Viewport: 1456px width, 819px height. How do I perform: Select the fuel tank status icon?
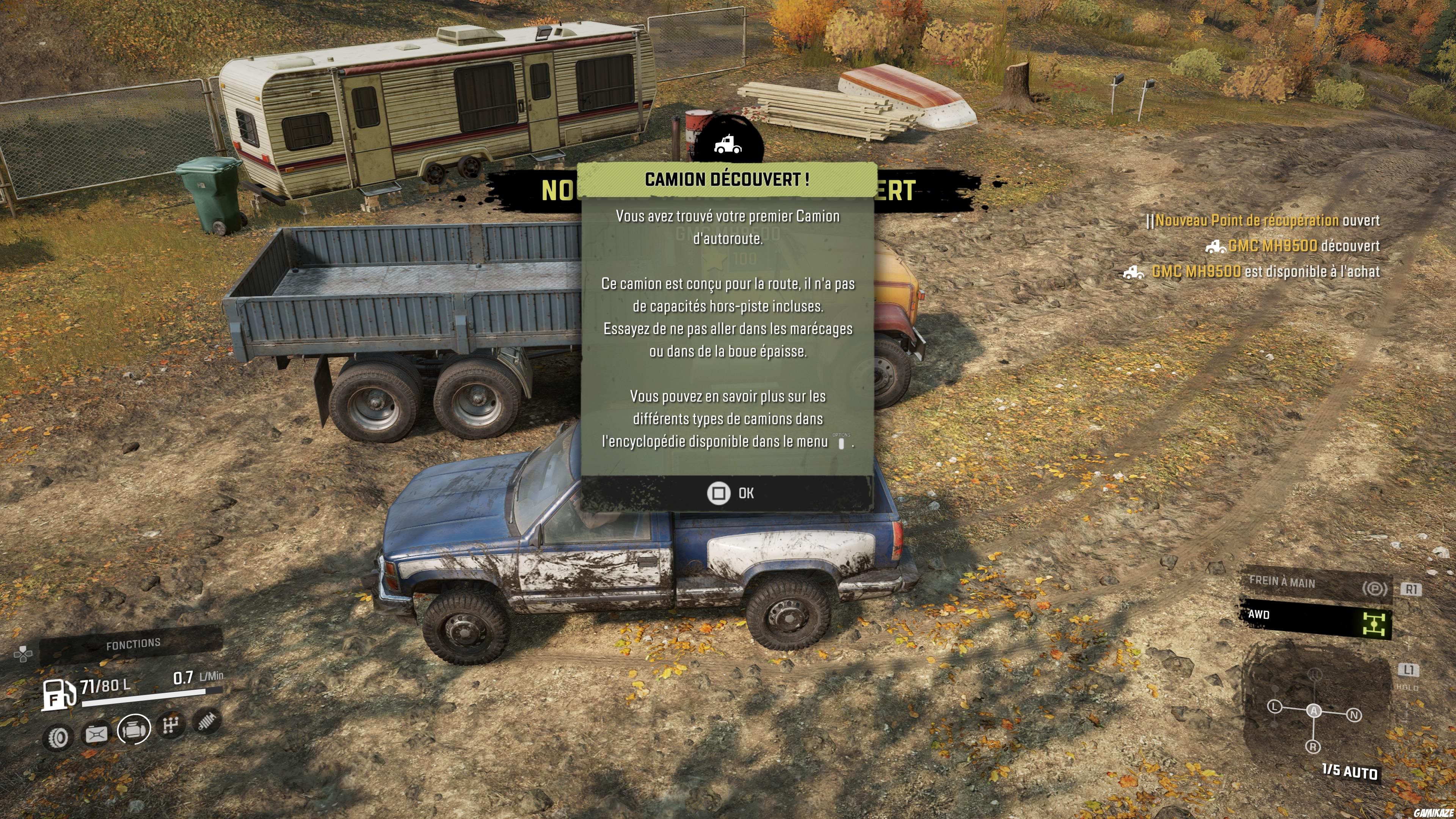96,734
